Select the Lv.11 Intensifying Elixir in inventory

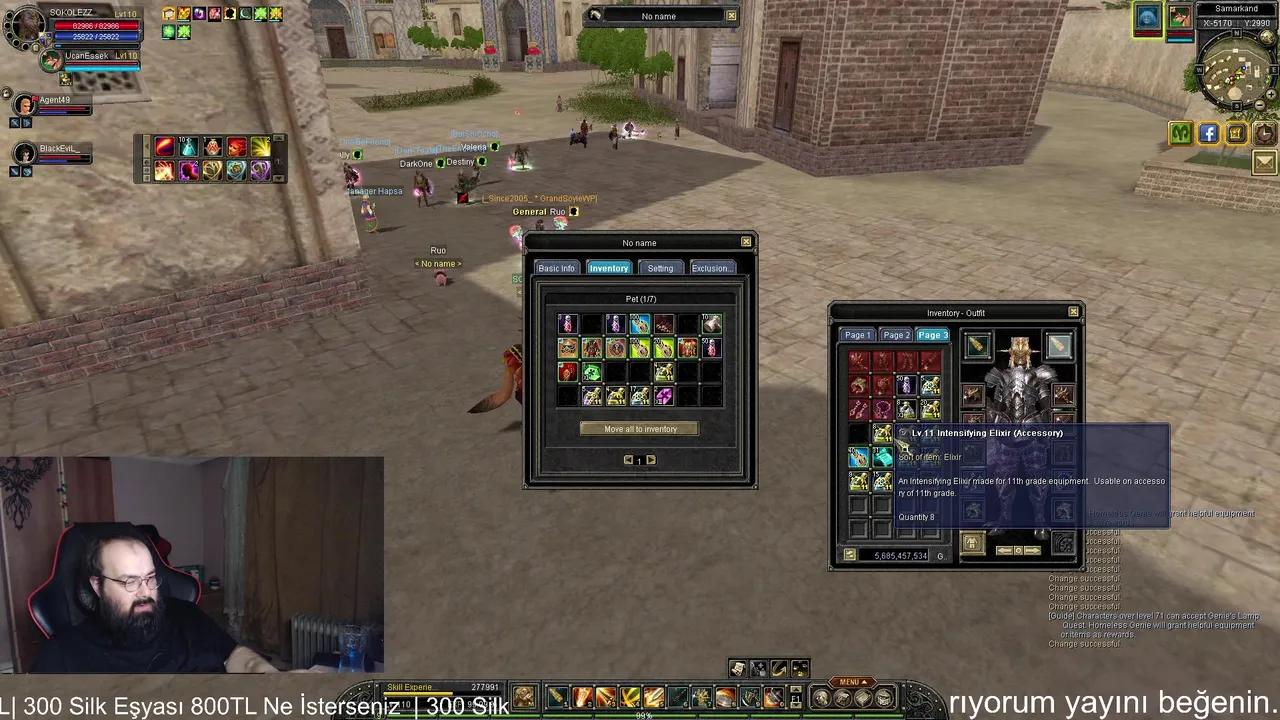883,433
